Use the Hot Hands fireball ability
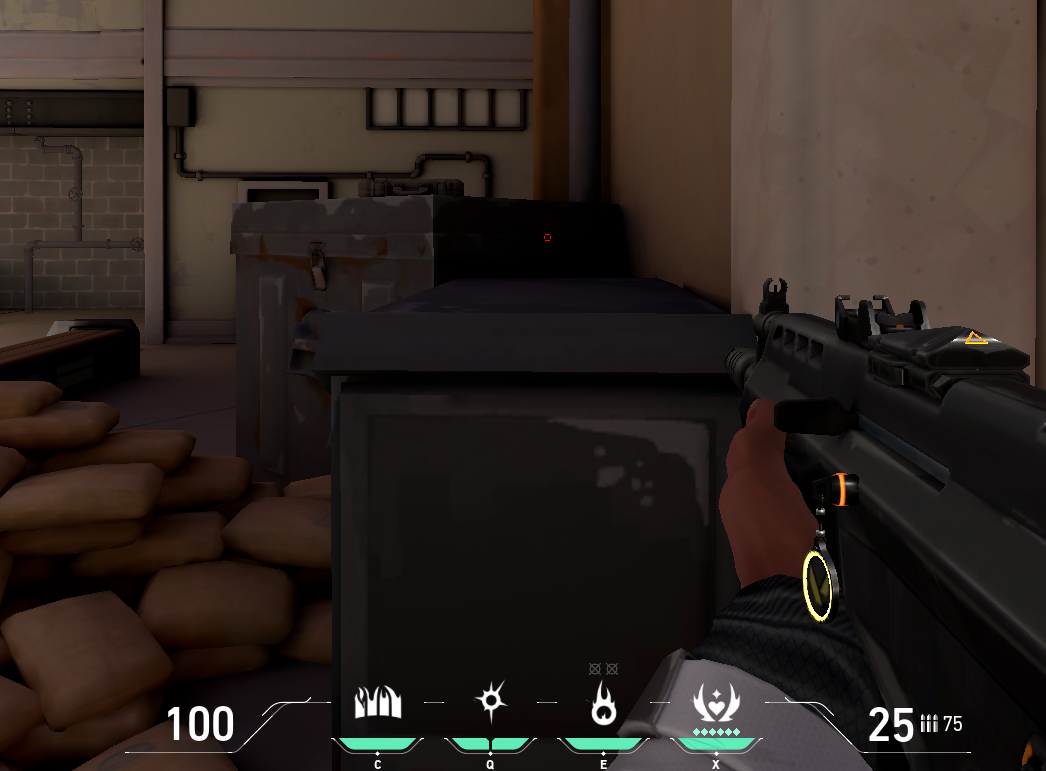The height and width of the screenshot is (771, 1046). pyautogui.click(x=603, y=705)
